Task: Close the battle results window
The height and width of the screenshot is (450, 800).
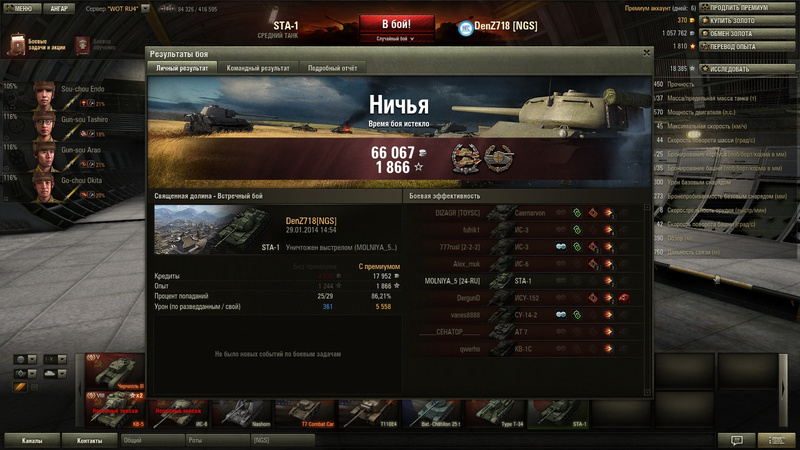Action: (647, 53)
